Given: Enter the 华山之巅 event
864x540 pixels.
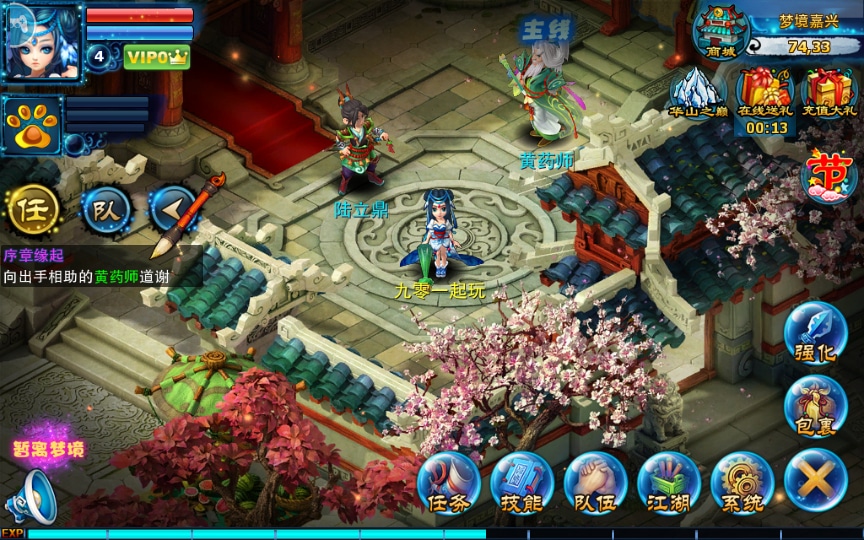Looking at the screenshot, I should click(697, 93).
